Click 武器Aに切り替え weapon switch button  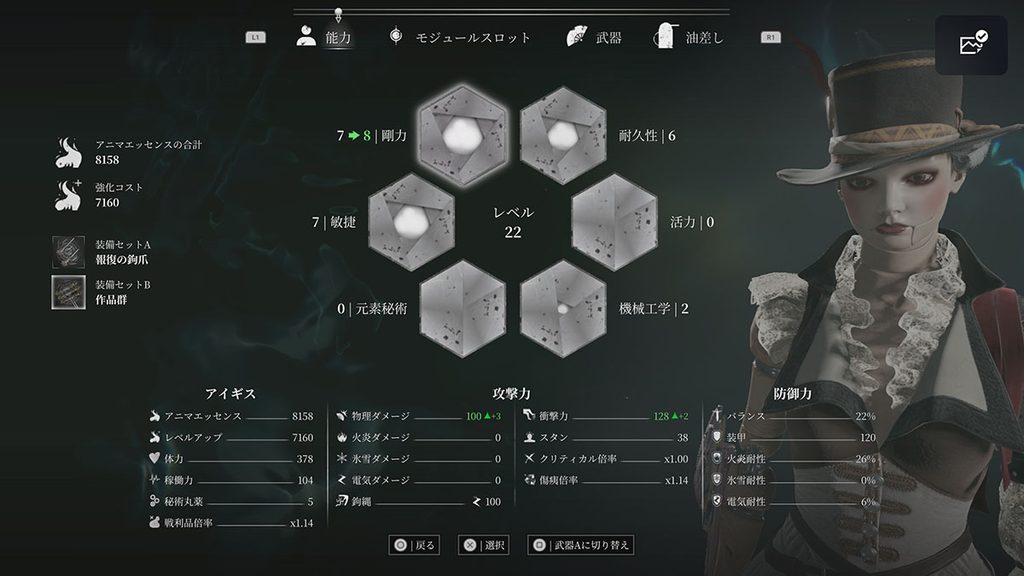pos(581,545)
